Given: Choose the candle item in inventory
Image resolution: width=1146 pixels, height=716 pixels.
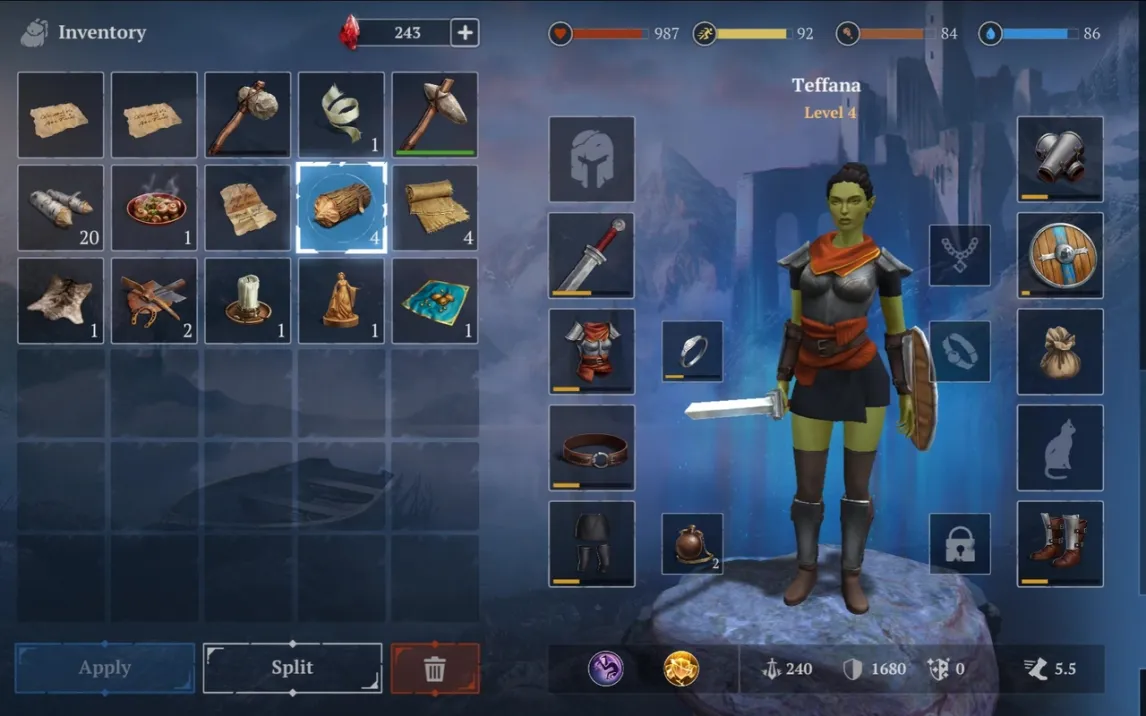Looking at the screenshot, I should [x=248, y=301].
